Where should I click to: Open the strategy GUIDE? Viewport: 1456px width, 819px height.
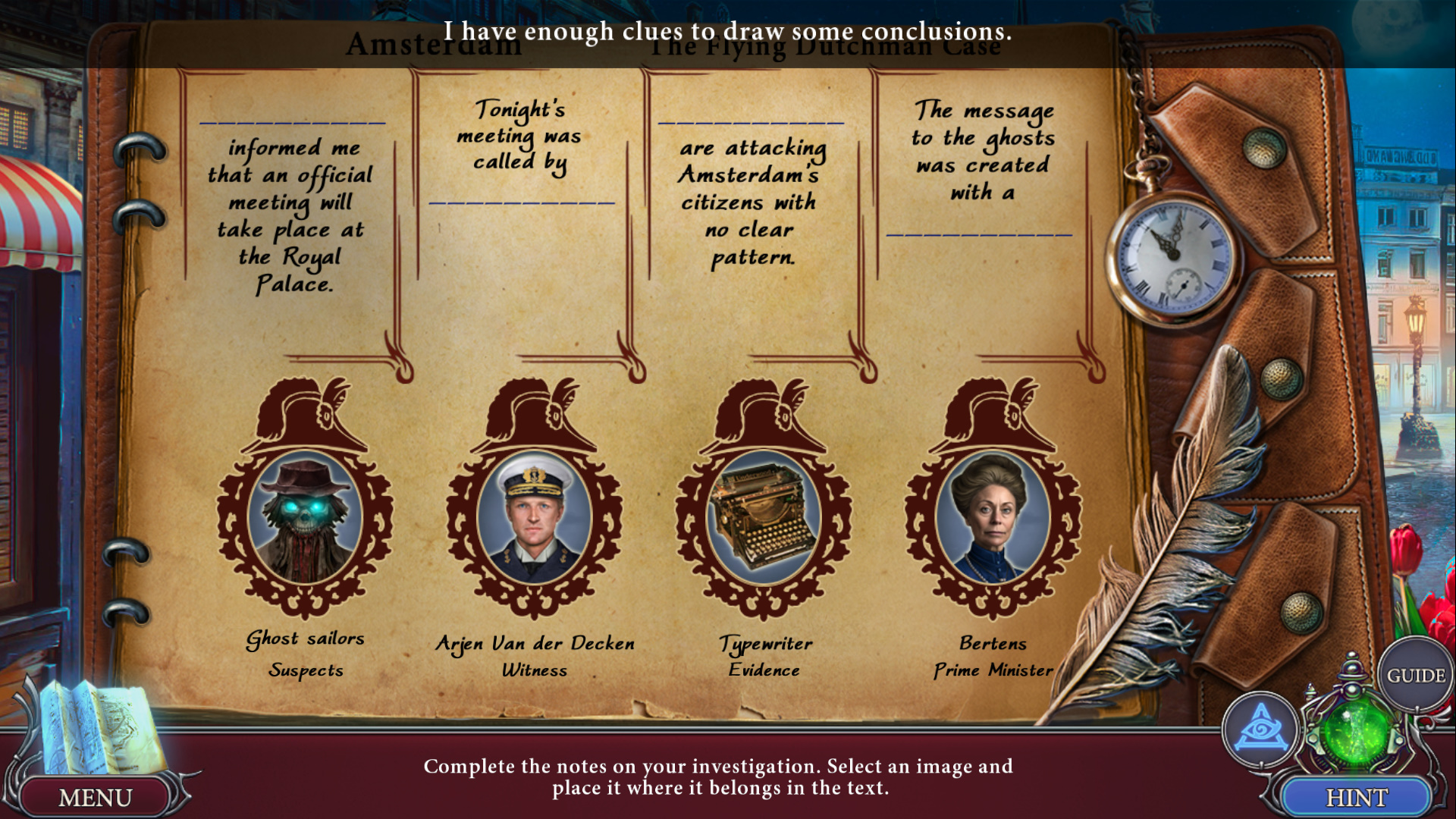[1415, 675]
